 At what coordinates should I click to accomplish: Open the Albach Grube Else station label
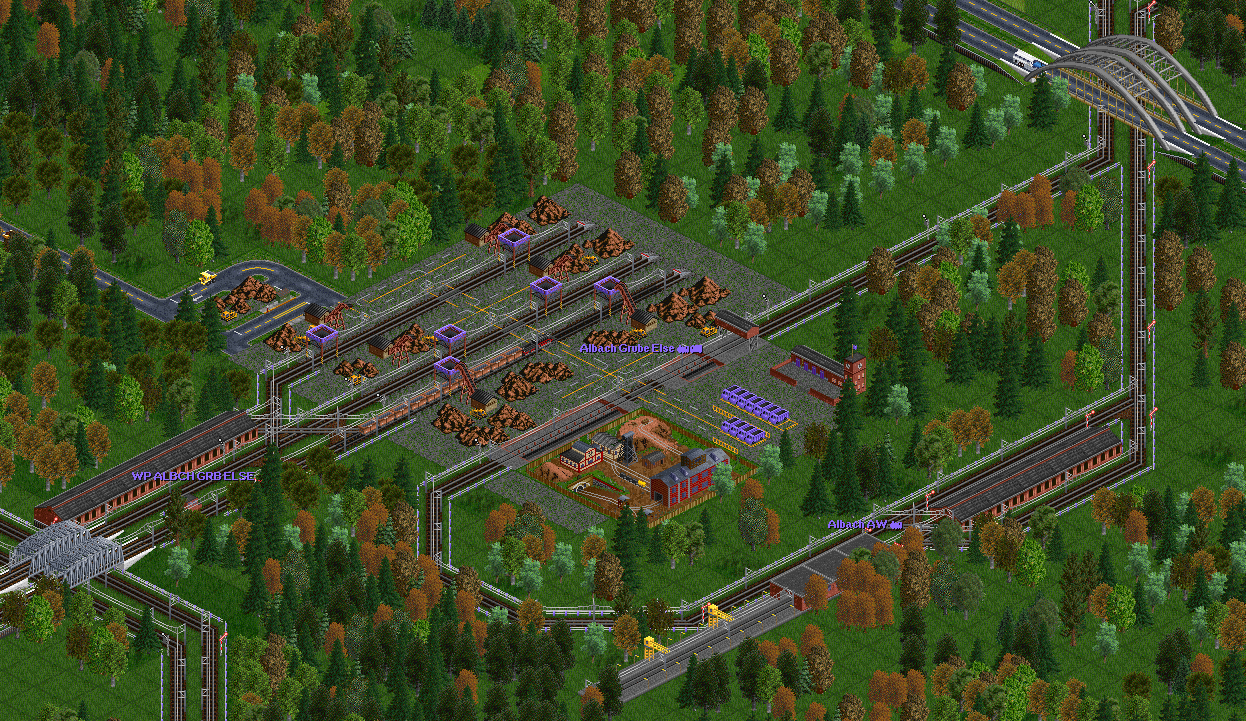tap(641, 348)
